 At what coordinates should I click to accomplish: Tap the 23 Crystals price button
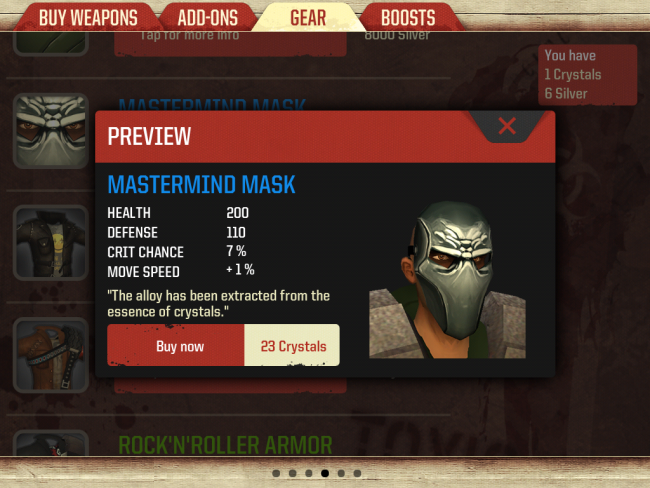pos(293,346)
